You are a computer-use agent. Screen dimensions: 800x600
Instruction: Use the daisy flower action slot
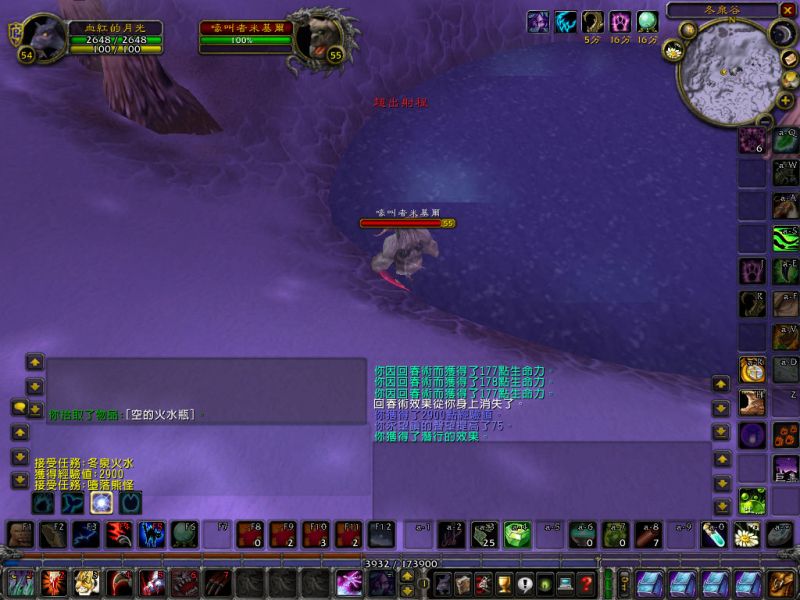click(x=746, y=535)
